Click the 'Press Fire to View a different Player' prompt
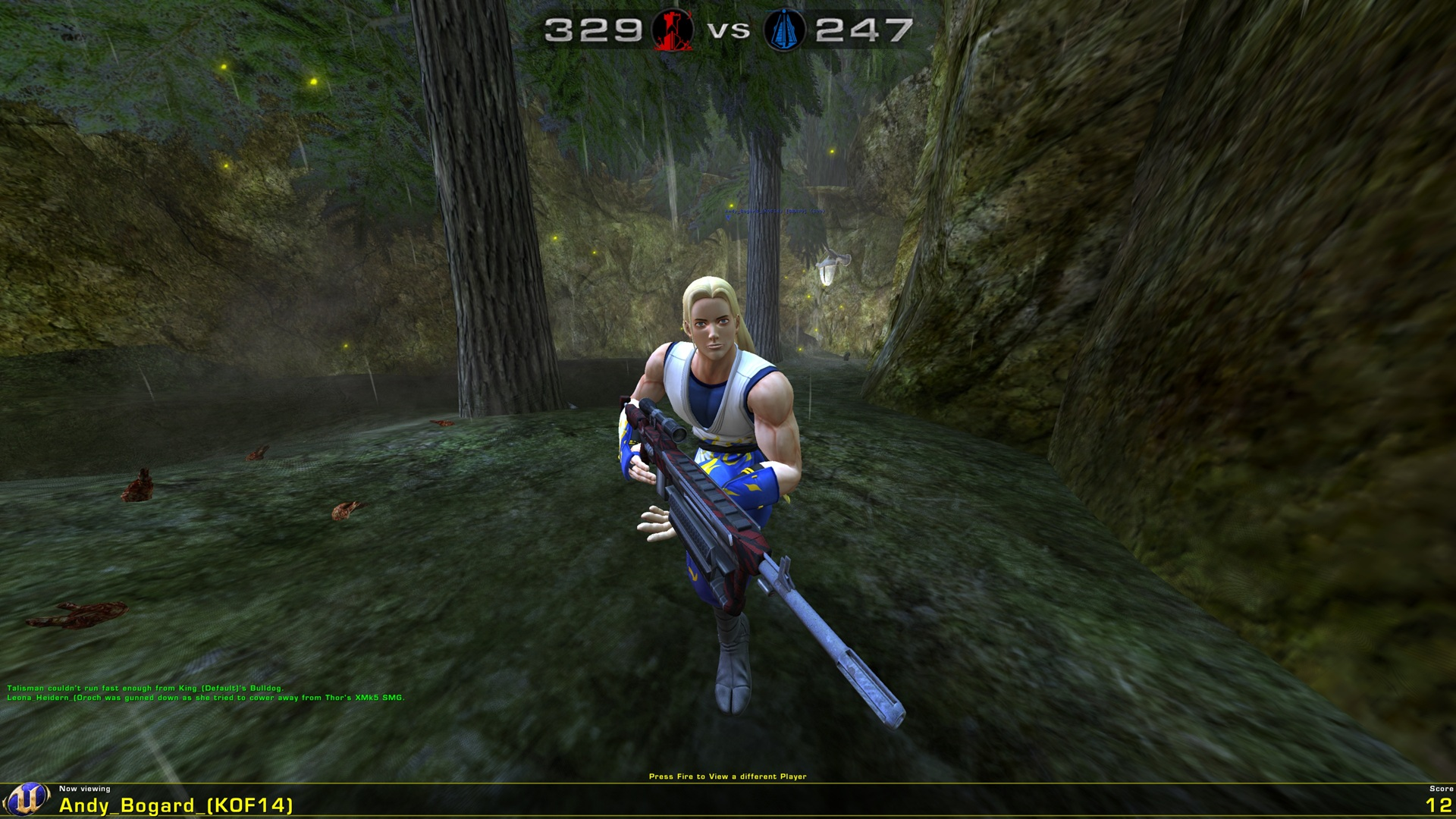This screenshot has width=1456, height=819. click(728, 777)
